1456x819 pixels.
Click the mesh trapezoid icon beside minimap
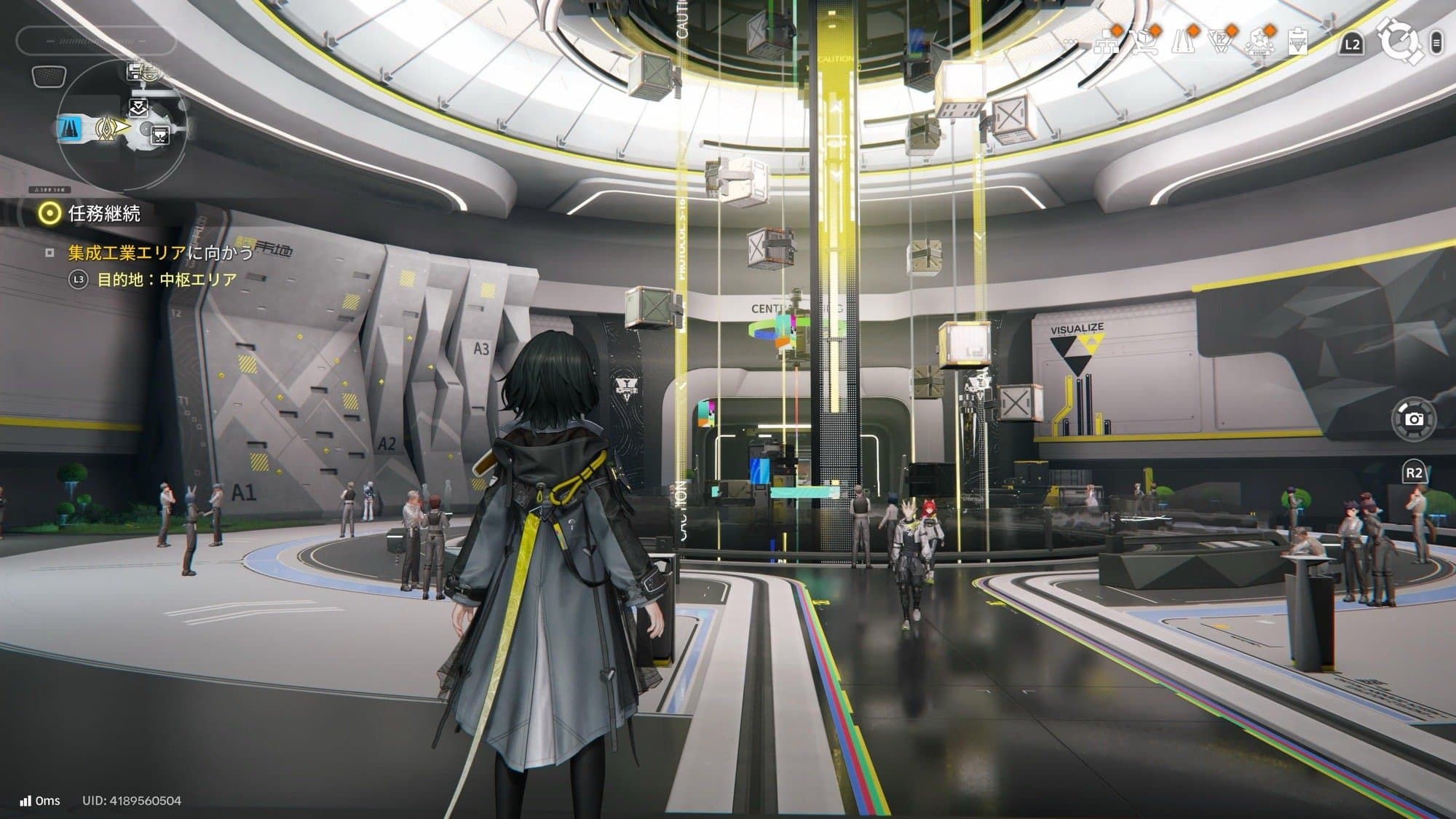[x=50, y=76]
